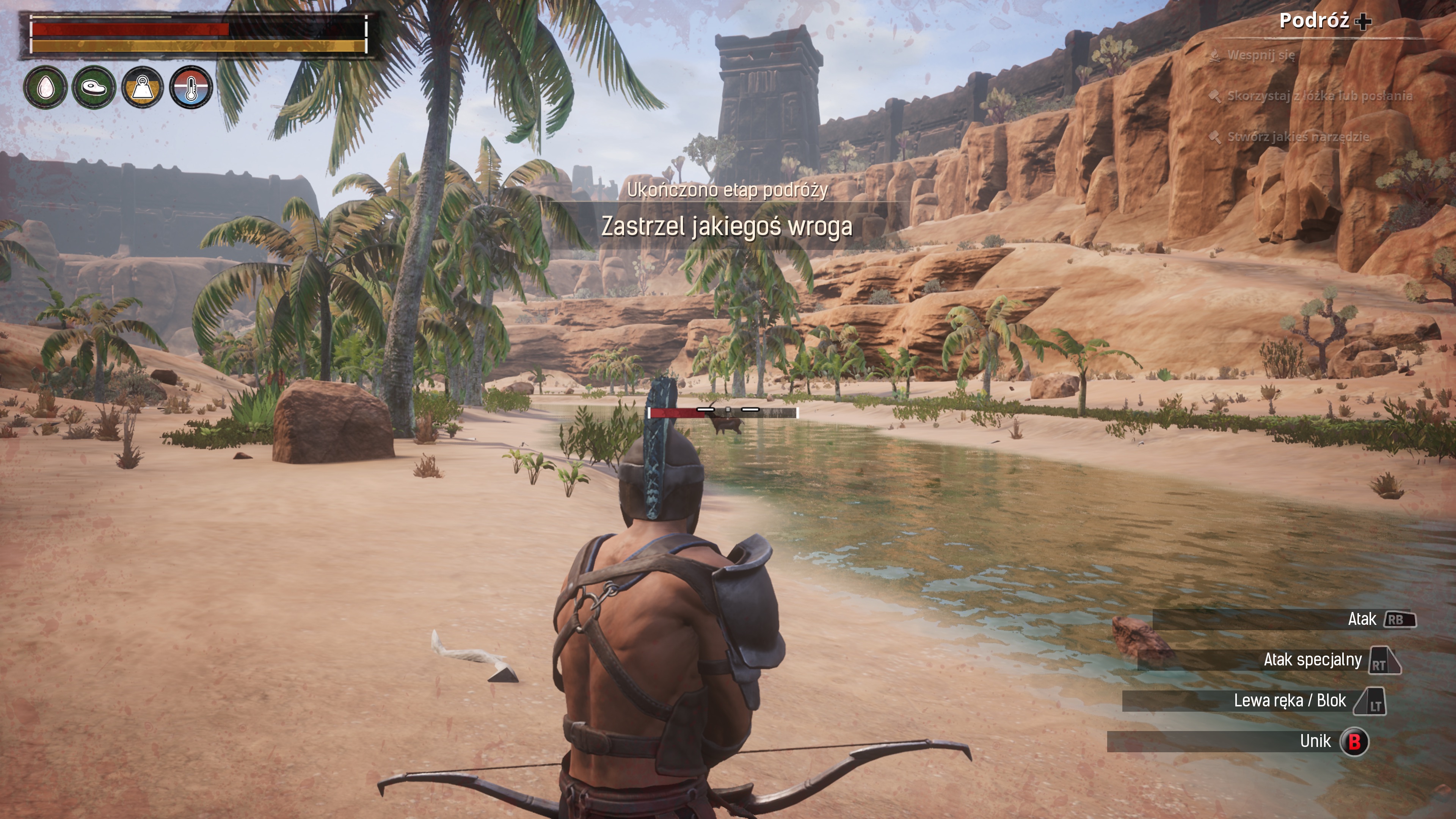Select the 'Wespnij się' journey step
The image size is (1456, 819).
pos(1260,55)
